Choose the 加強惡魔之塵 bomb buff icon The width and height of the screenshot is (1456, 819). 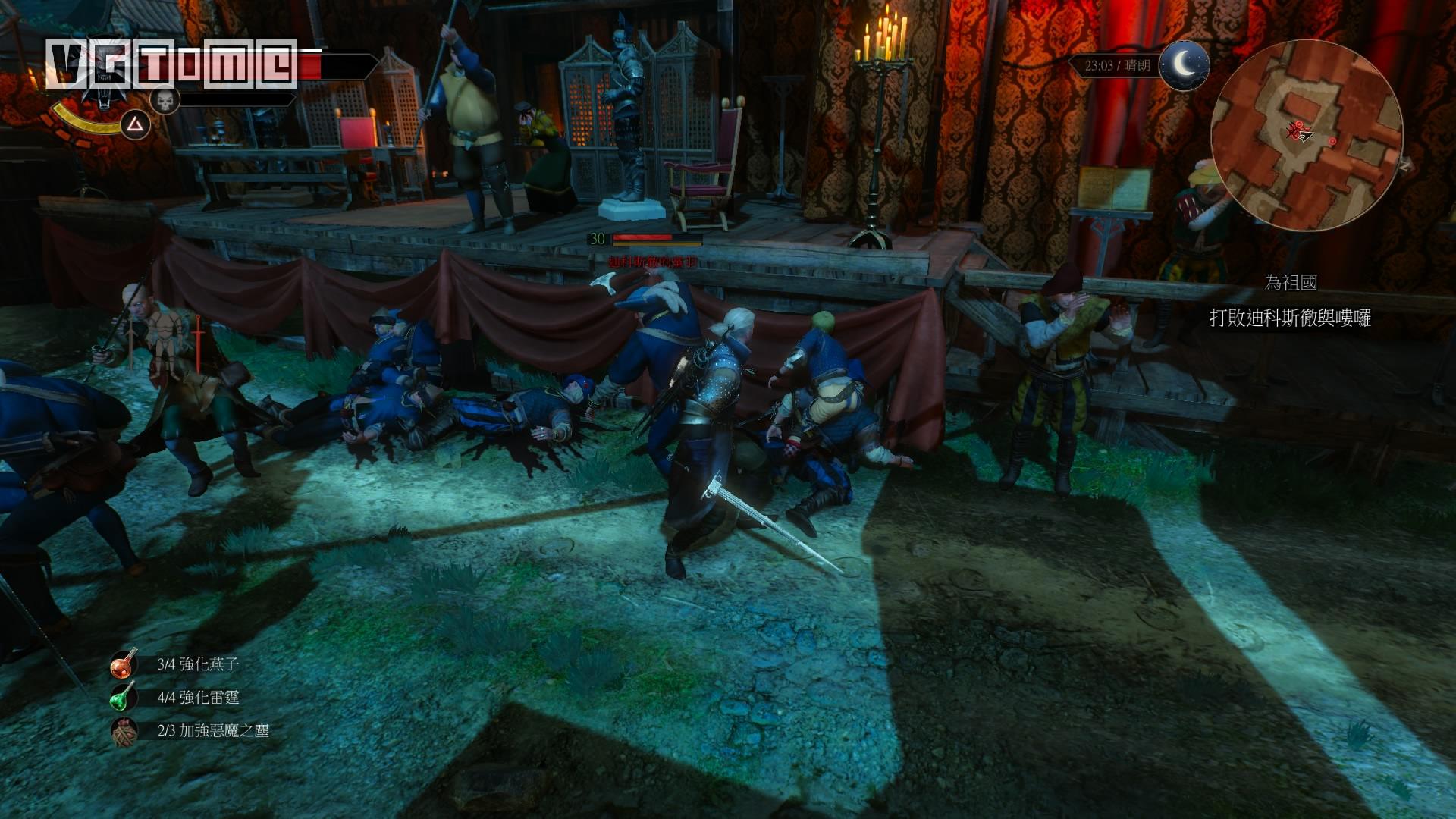pyautogui.click(x=124, y=731)
